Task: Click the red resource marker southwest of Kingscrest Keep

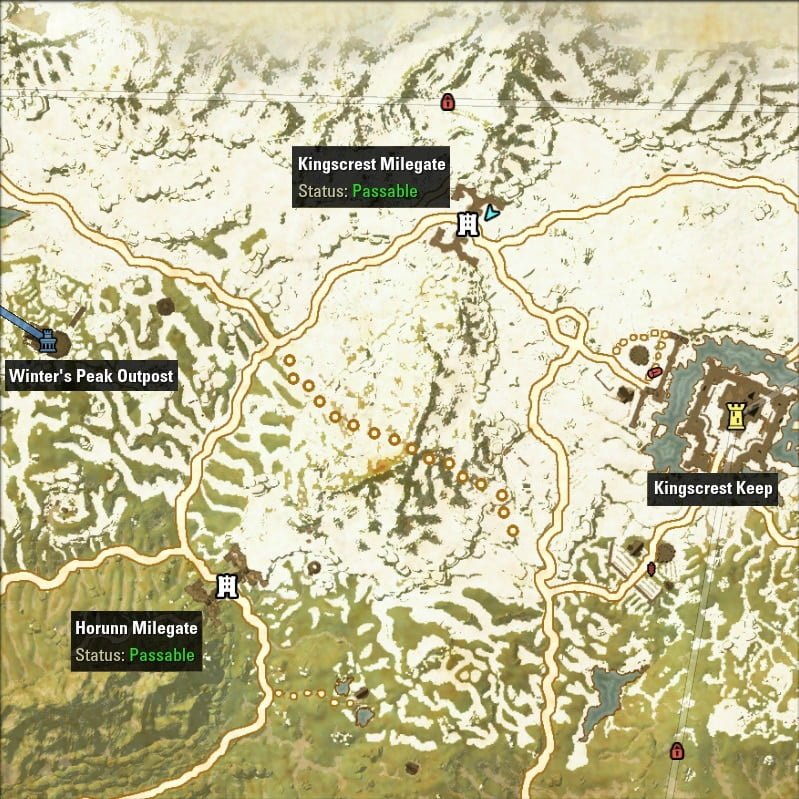Action: coord(651,569)
